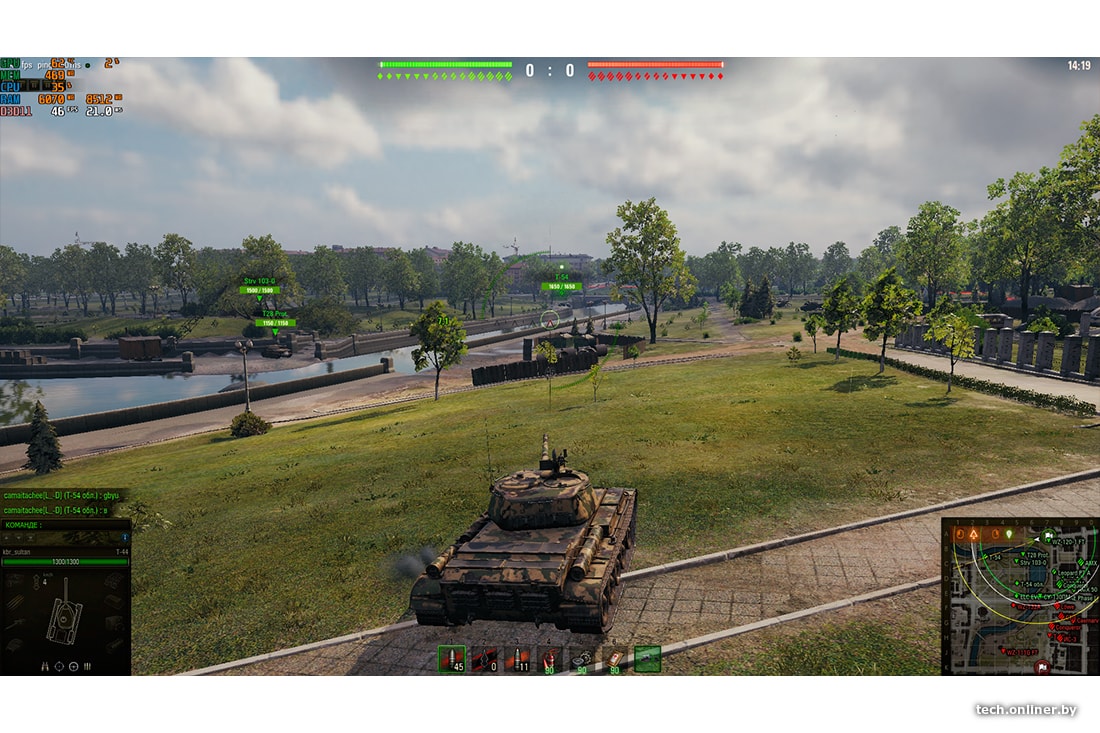Image resolution: width=1100 pixels, height=733 pixels.
Task: Click the green allied base flag on minimap
Action: (x=1049, y=534)
